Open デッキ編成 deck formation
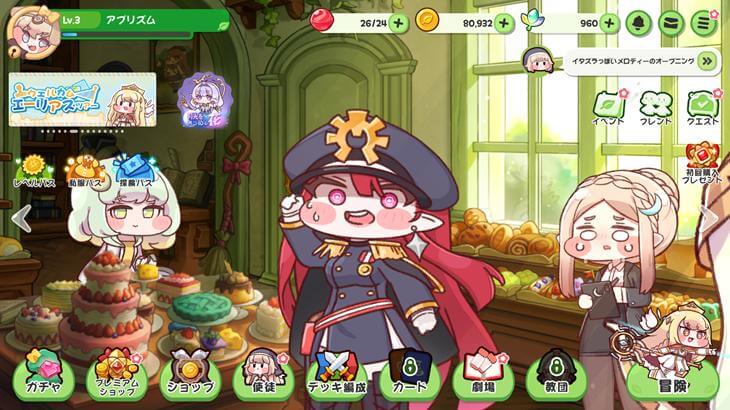Image resolution: width=730 pixels, height=410 pixels. tap(336, 376)
